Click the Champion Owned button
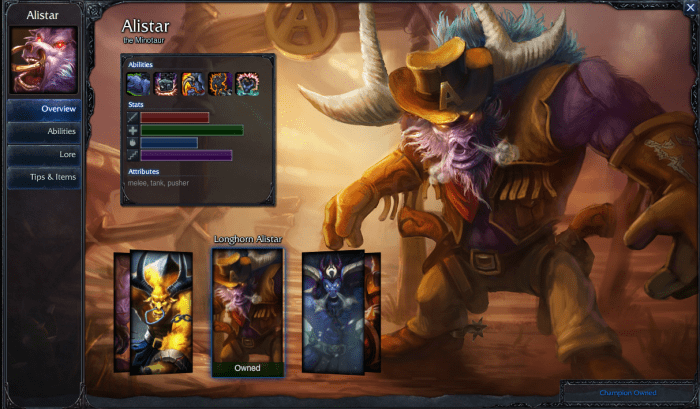This screenshot has width=700, height=409. coord(628,393)
